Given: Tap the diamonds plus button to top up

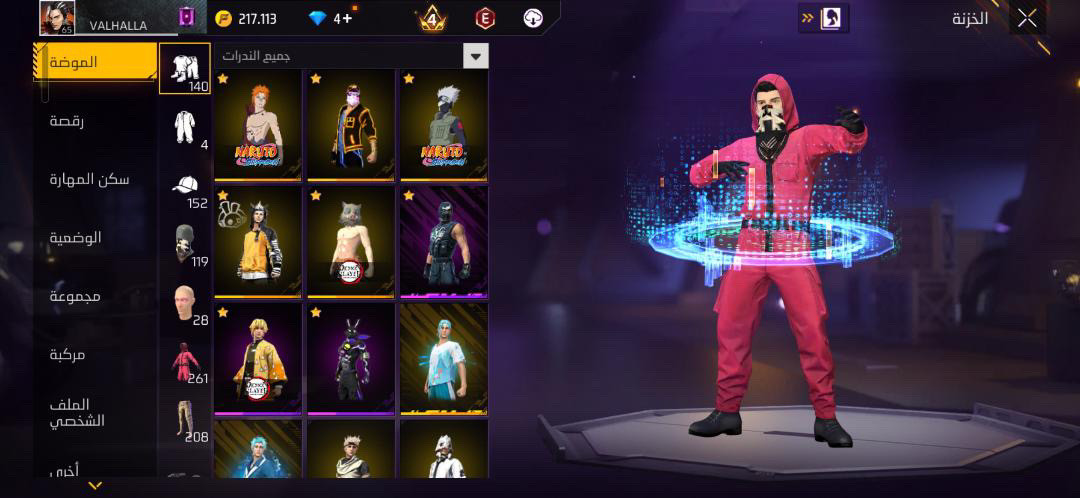Looking at the screenshot, I should (344, 18).
